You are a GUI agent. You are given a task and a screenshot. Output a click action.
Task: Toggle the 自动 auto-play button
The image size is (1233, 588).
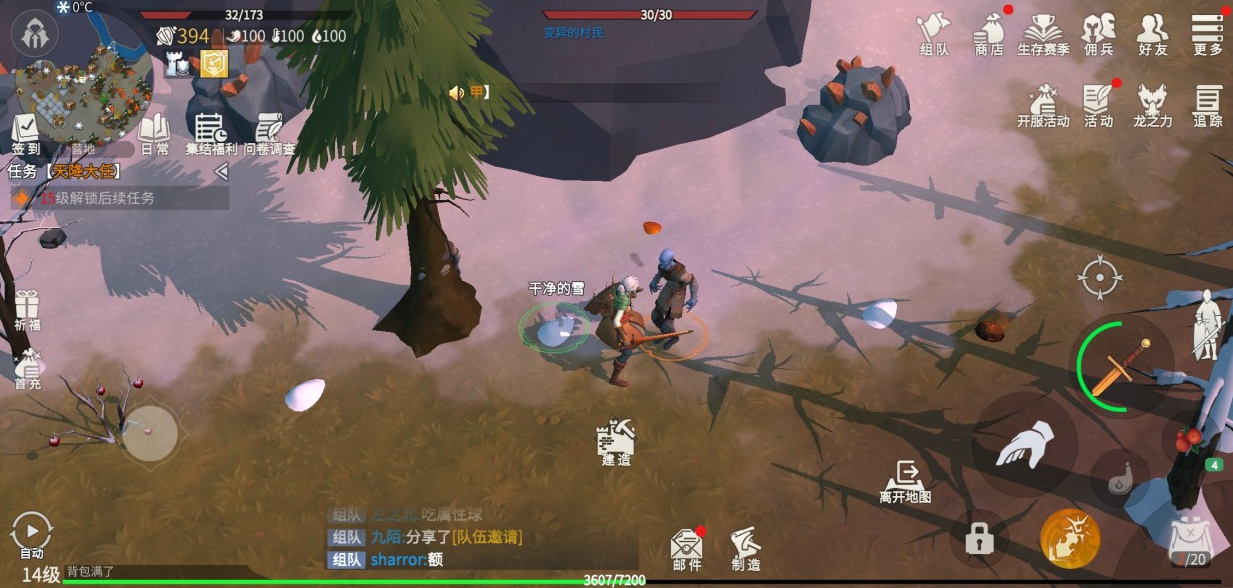pos(32,535)
